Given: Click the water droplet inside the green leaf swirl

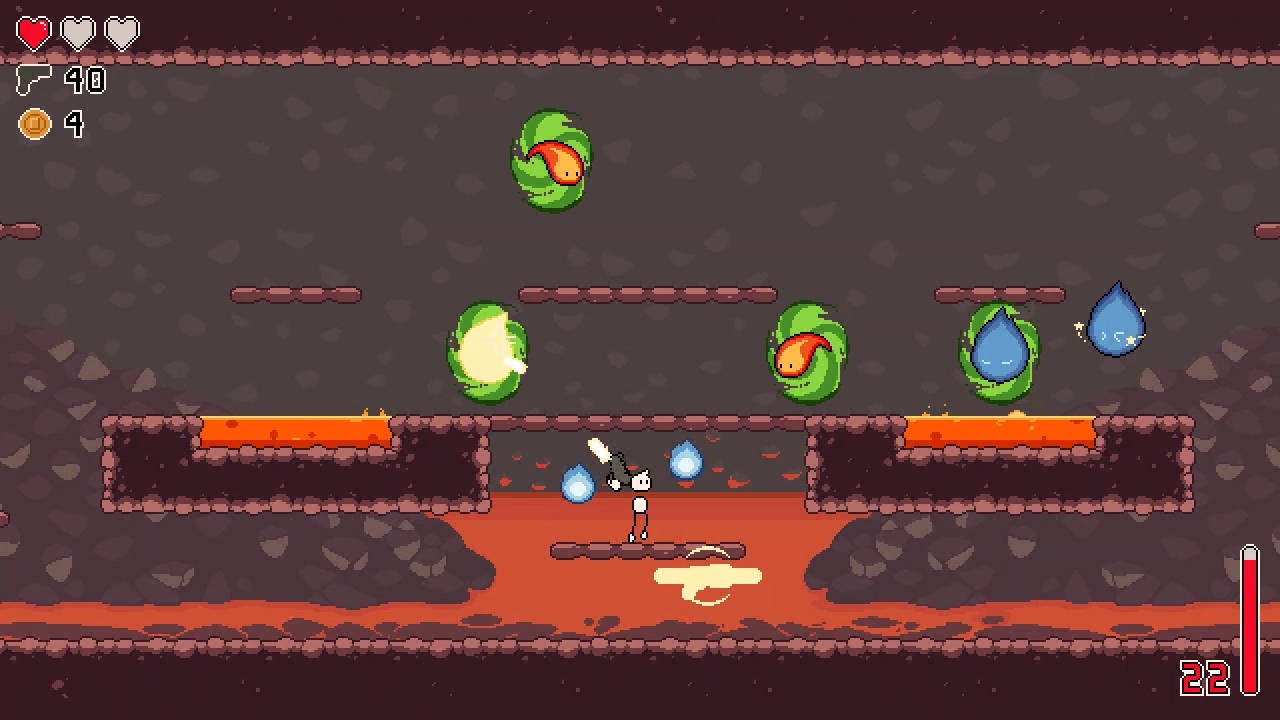Looking at the screenshot, I should (999, 348).
